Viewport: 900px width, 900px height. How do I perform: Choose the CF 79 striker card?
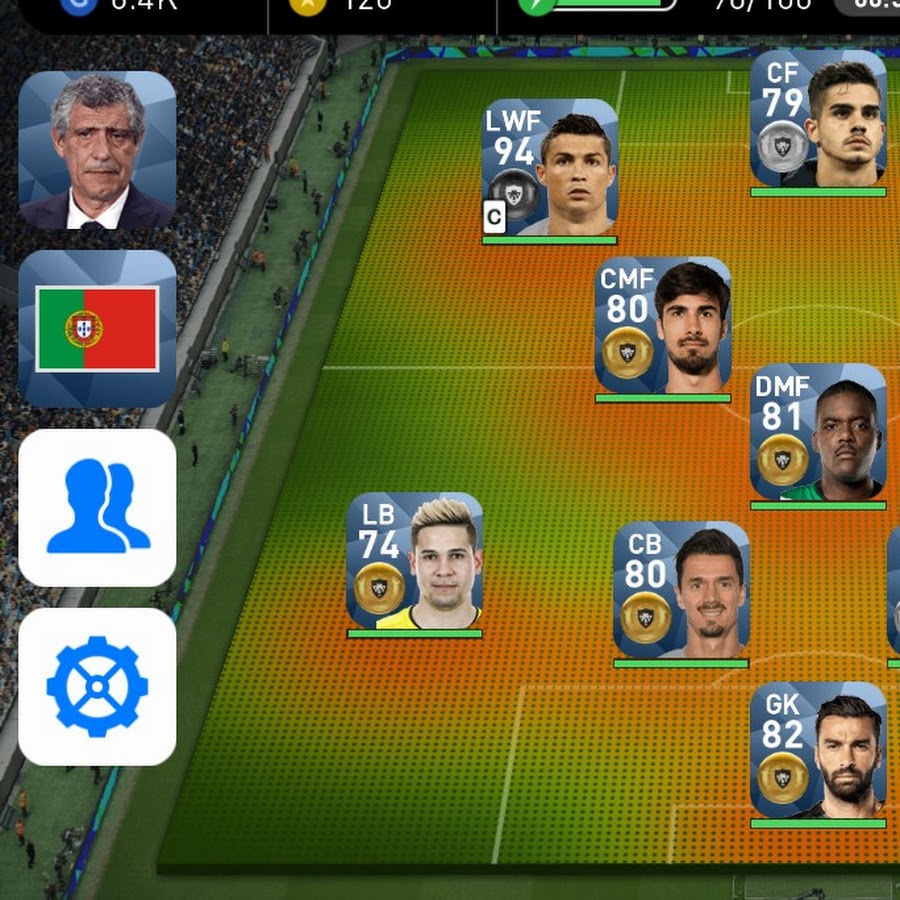818,119
